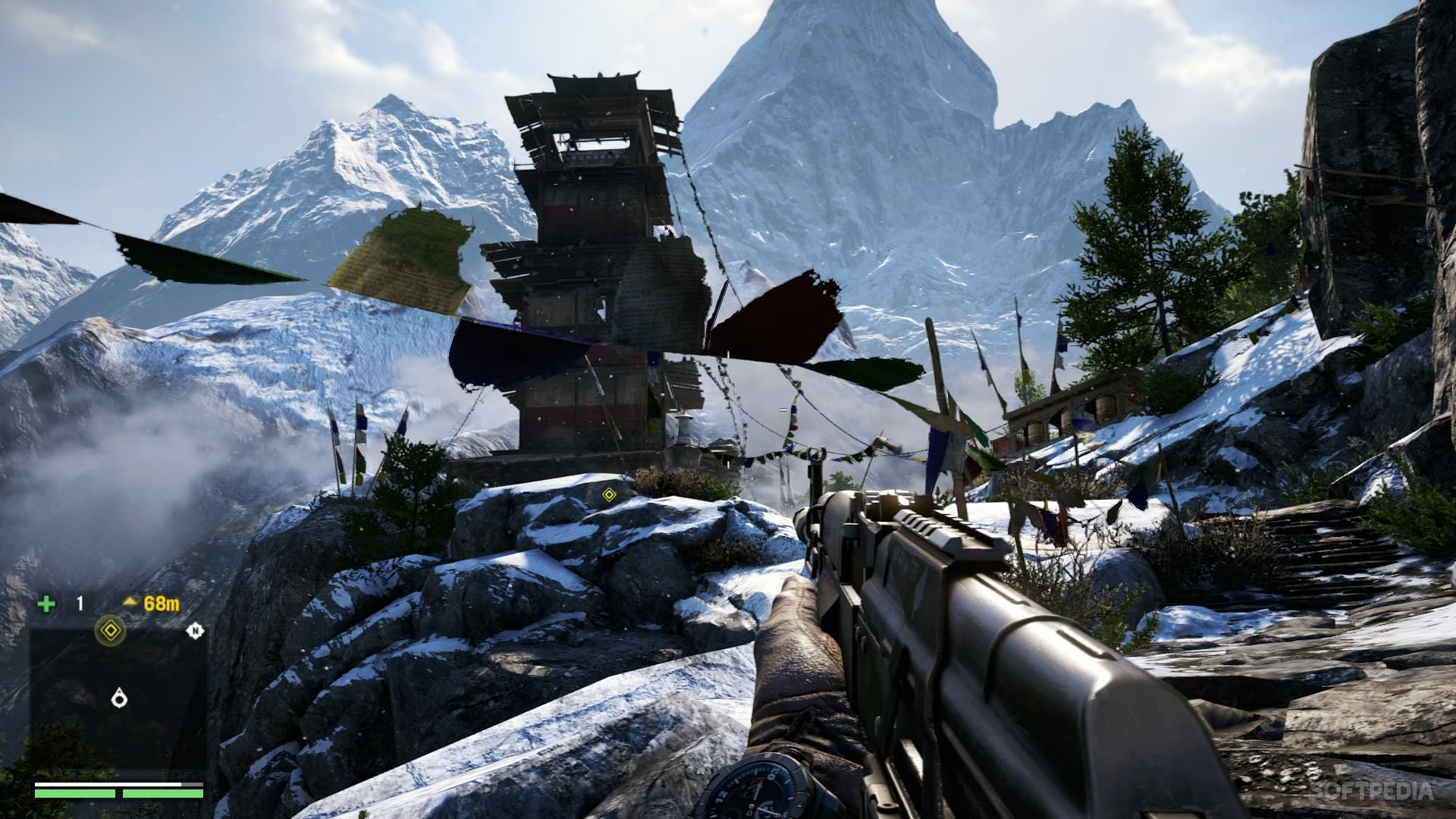Select the yellow objective marker on the minimap
The image size is (1456, 819).
click(x=110, y=629)
